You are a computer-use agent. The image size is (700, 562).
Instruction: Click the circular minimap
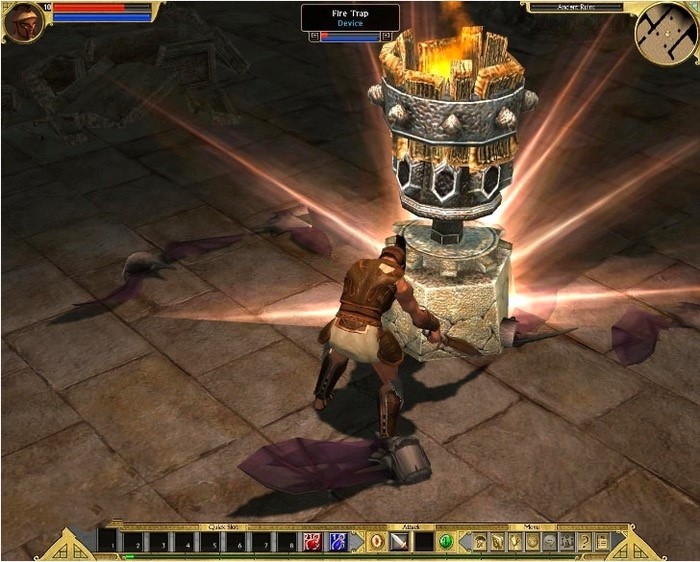point(665,32)
